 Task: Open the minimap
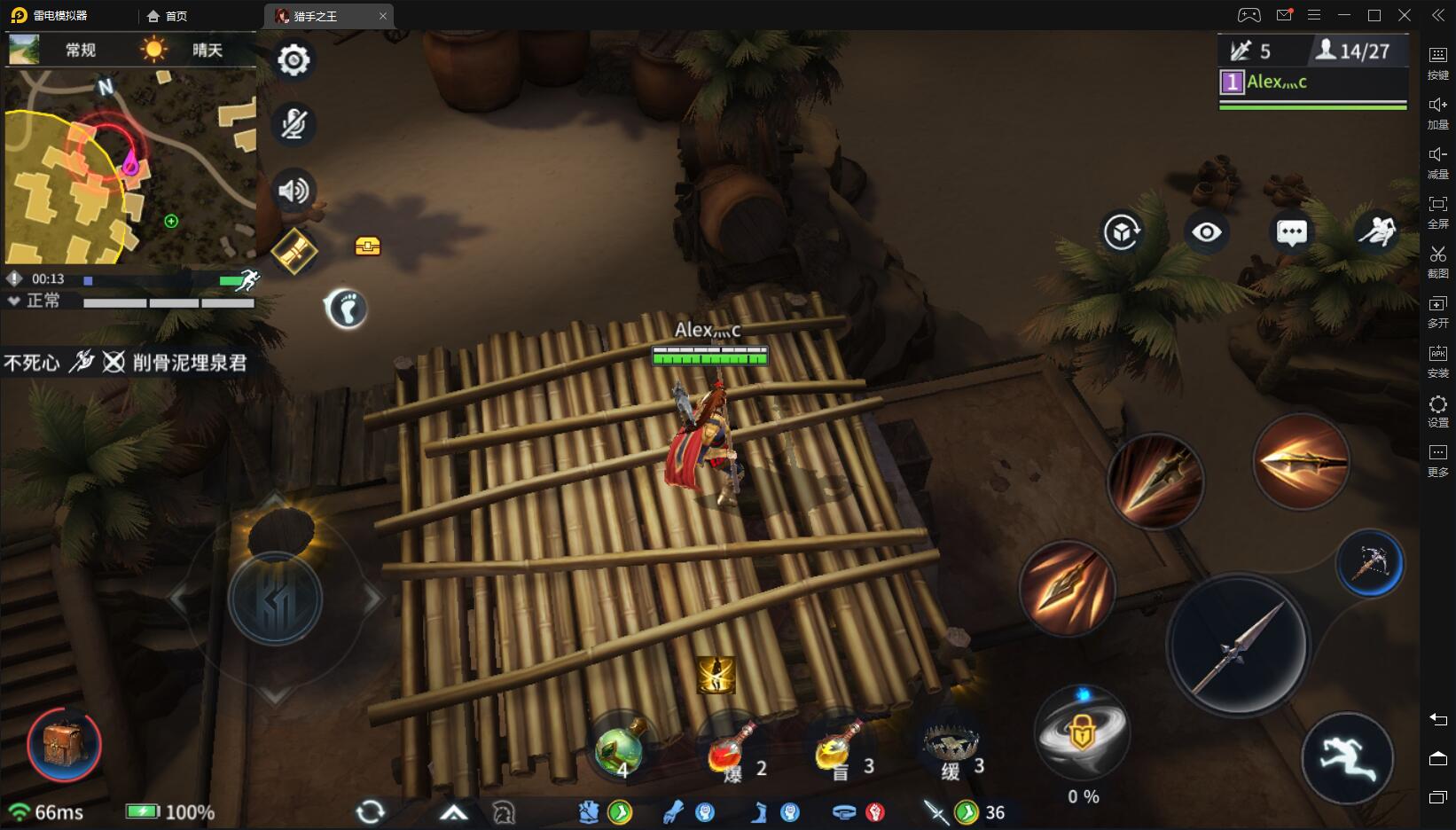130,167
